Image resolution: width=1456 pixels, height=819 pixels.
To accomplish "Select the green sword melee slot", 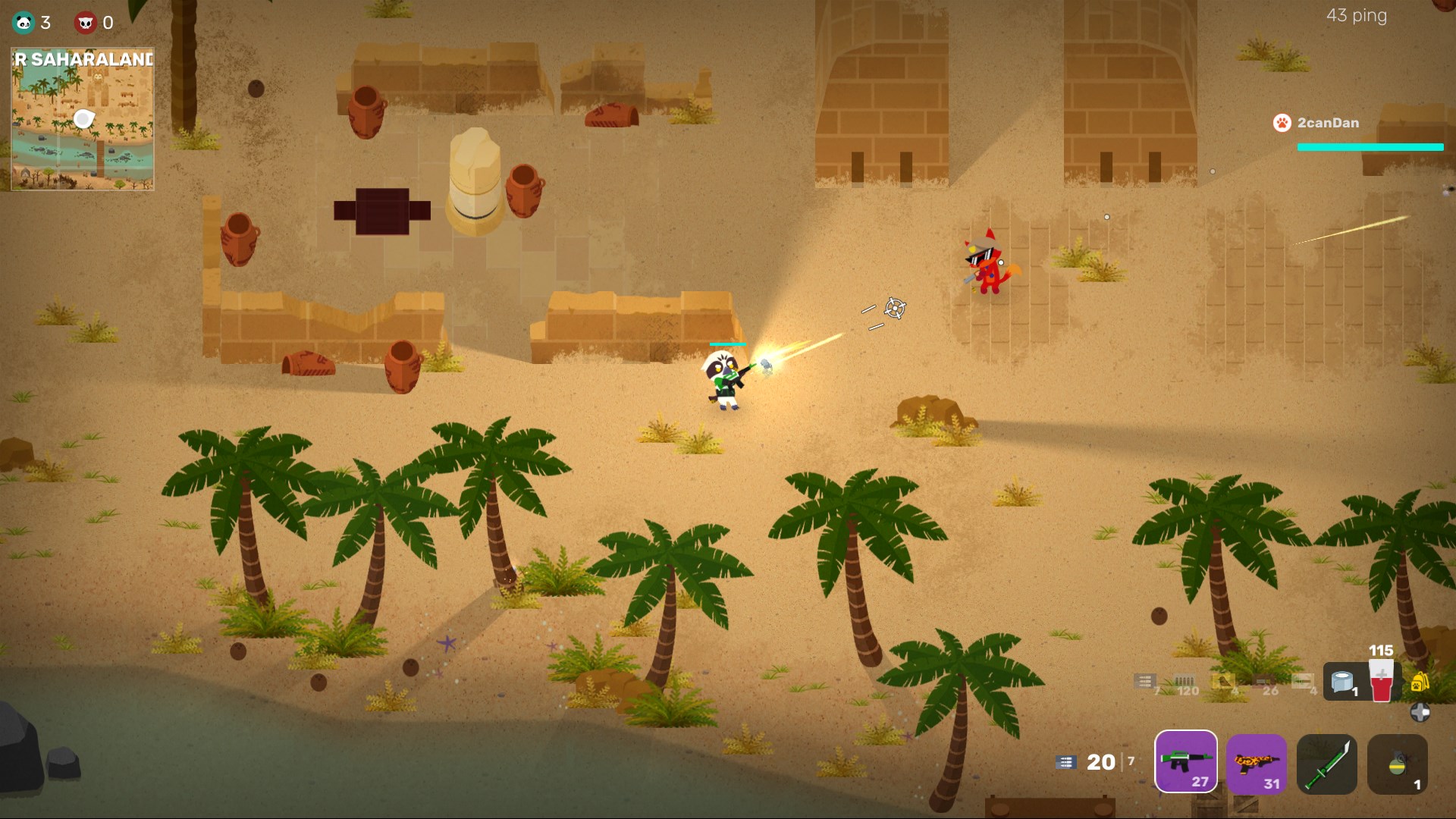I will [x=1327, y=764].
